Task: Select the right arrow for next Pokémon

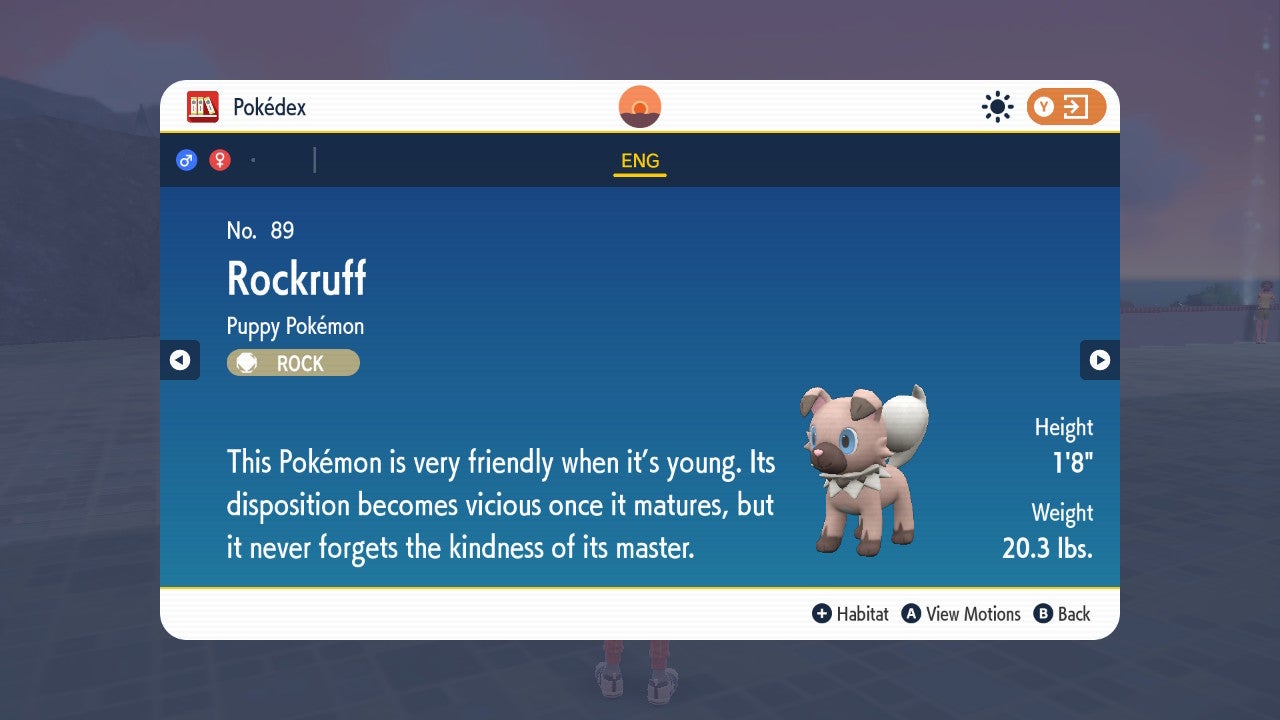Action: click(x=1100, y=360)
